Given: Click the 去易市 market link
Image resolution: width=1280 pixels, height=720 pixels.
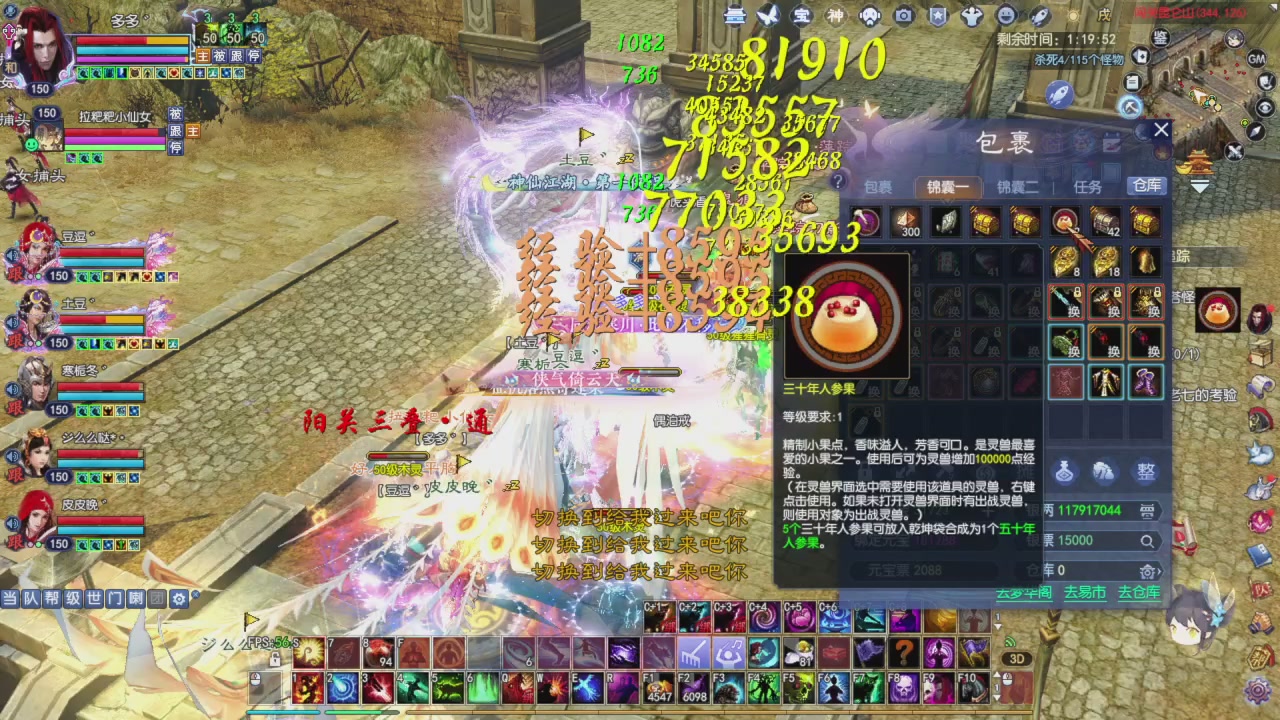Looking at the screenshot, I should click(1084, 591).
